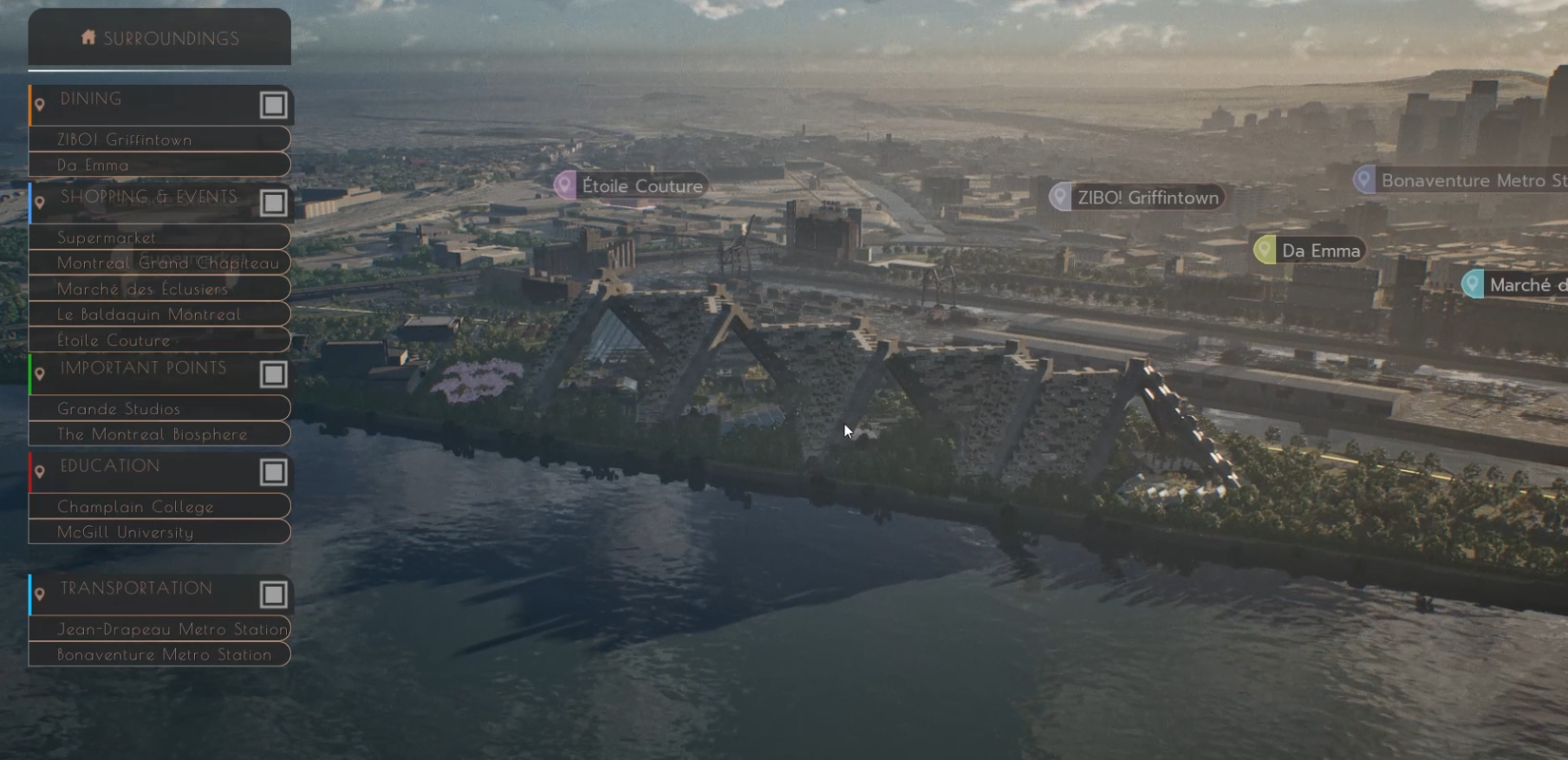Toggle the Dining category checkbox
The width and height of the screenshot is (1568, 760).
pos(273,105)
